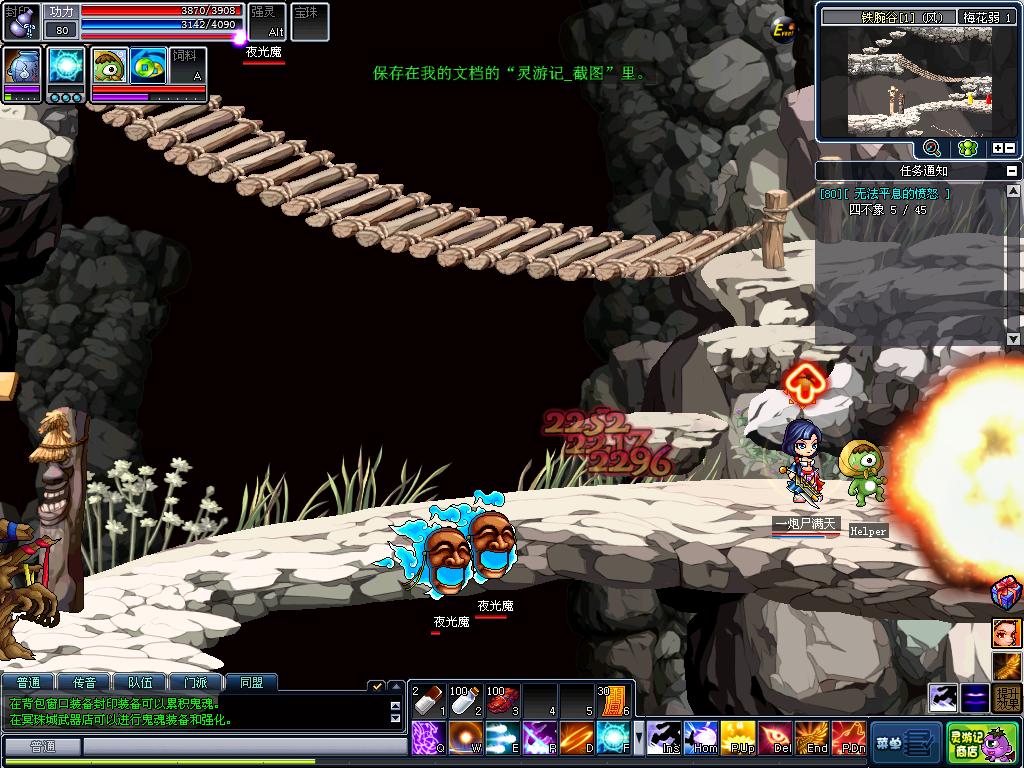The width and height of the screenshot is (1024, 768).
Task: Collapse the 任务通知 quest panel
Action: 1013,171
